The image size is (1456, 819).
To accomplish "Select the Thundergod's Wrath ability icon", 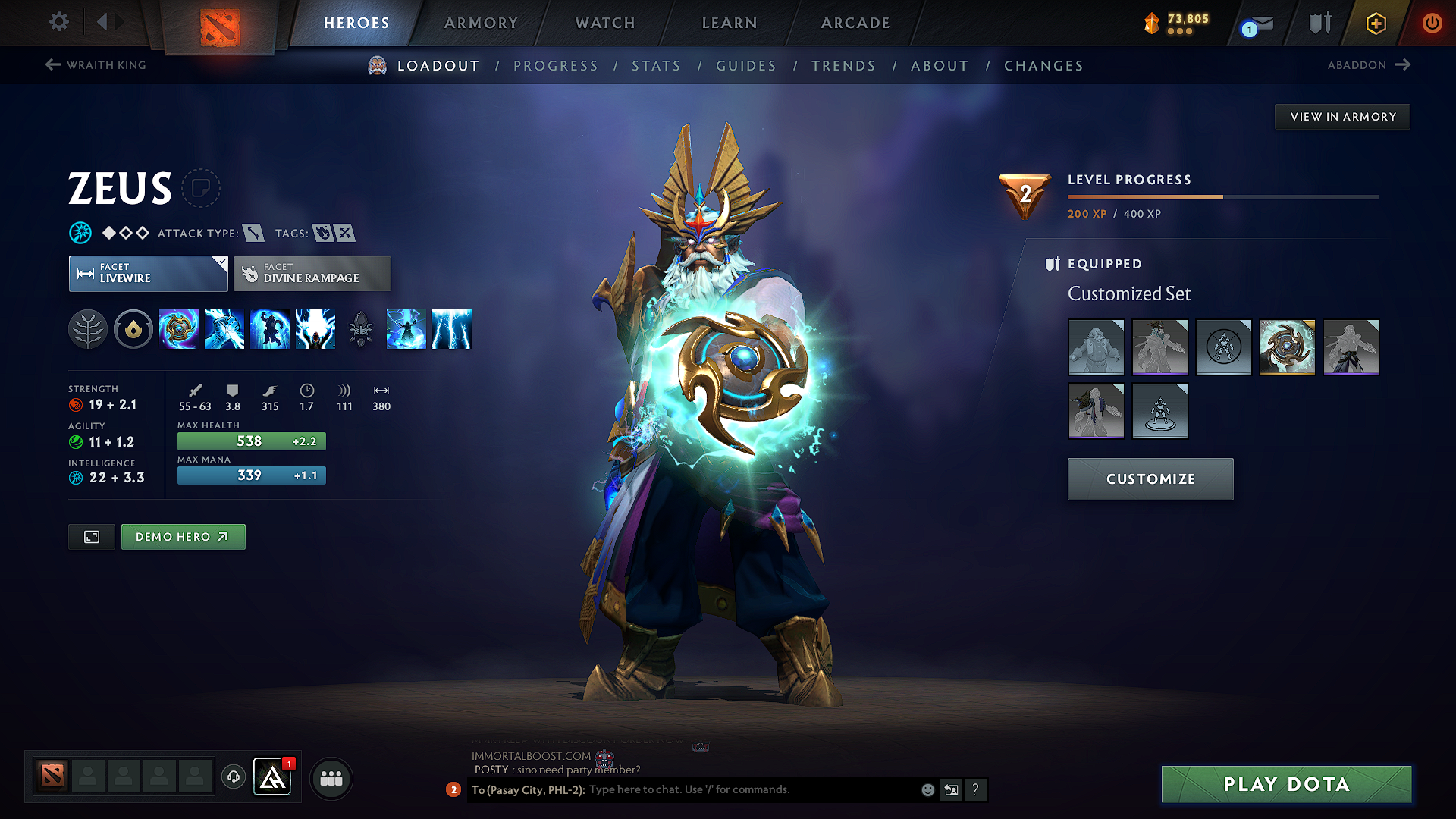I will click(452, 329).
